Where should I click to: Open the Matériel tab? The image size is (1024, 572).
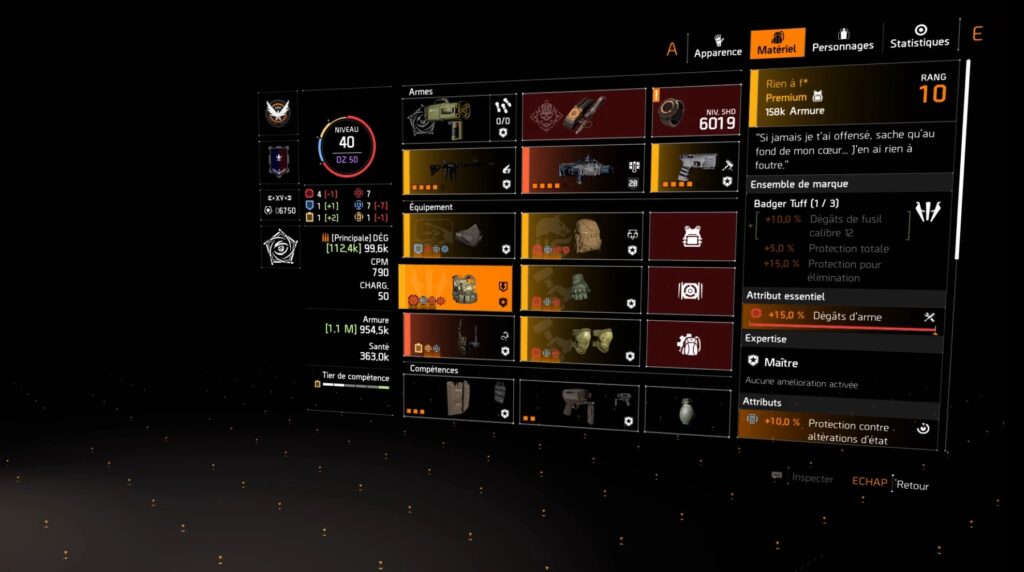777,44
